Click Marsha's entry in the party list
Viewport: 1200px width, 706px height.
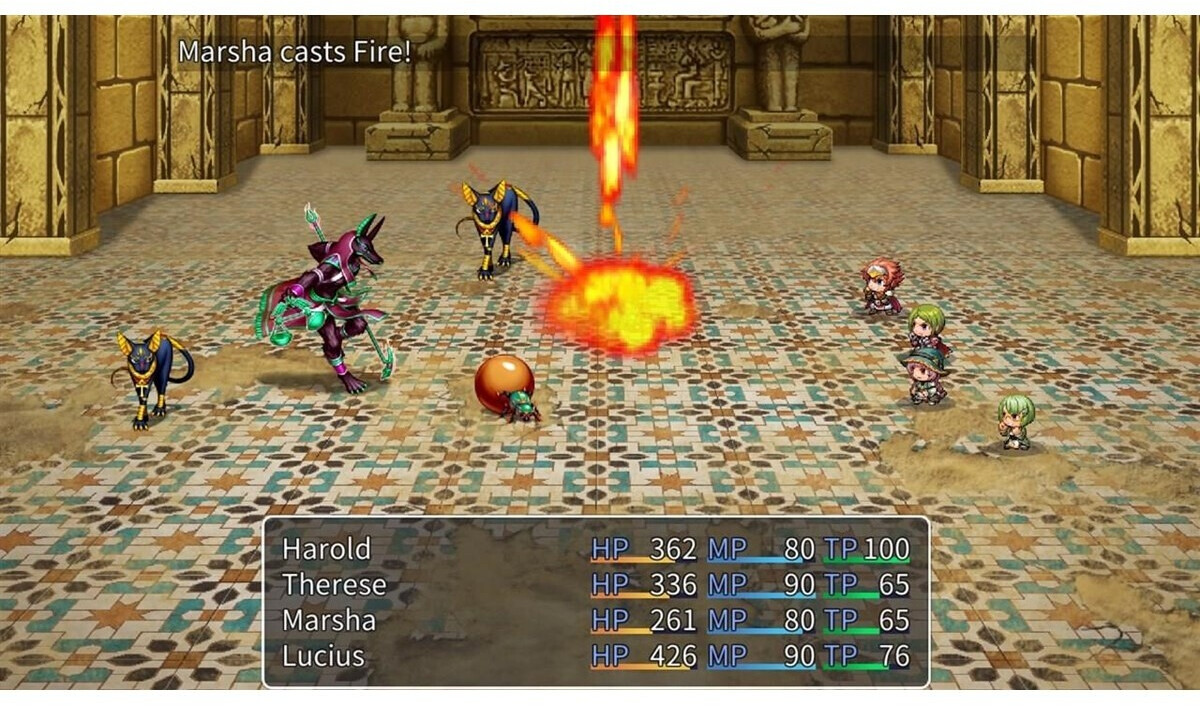[328, 621]
